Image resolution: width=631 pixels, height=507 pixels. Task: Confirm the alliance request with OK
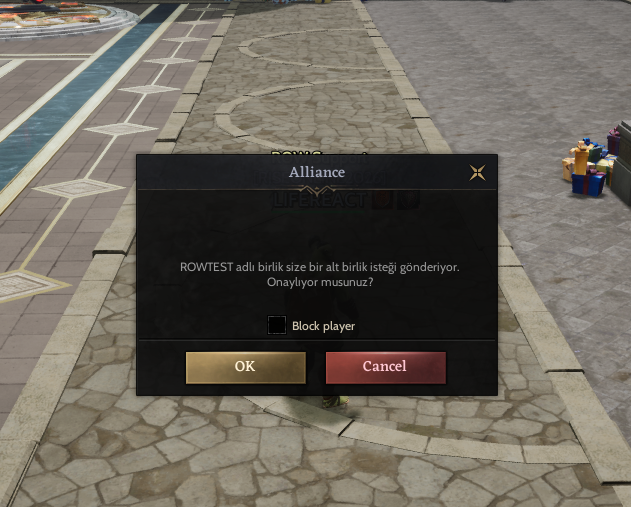coord(245,367)
